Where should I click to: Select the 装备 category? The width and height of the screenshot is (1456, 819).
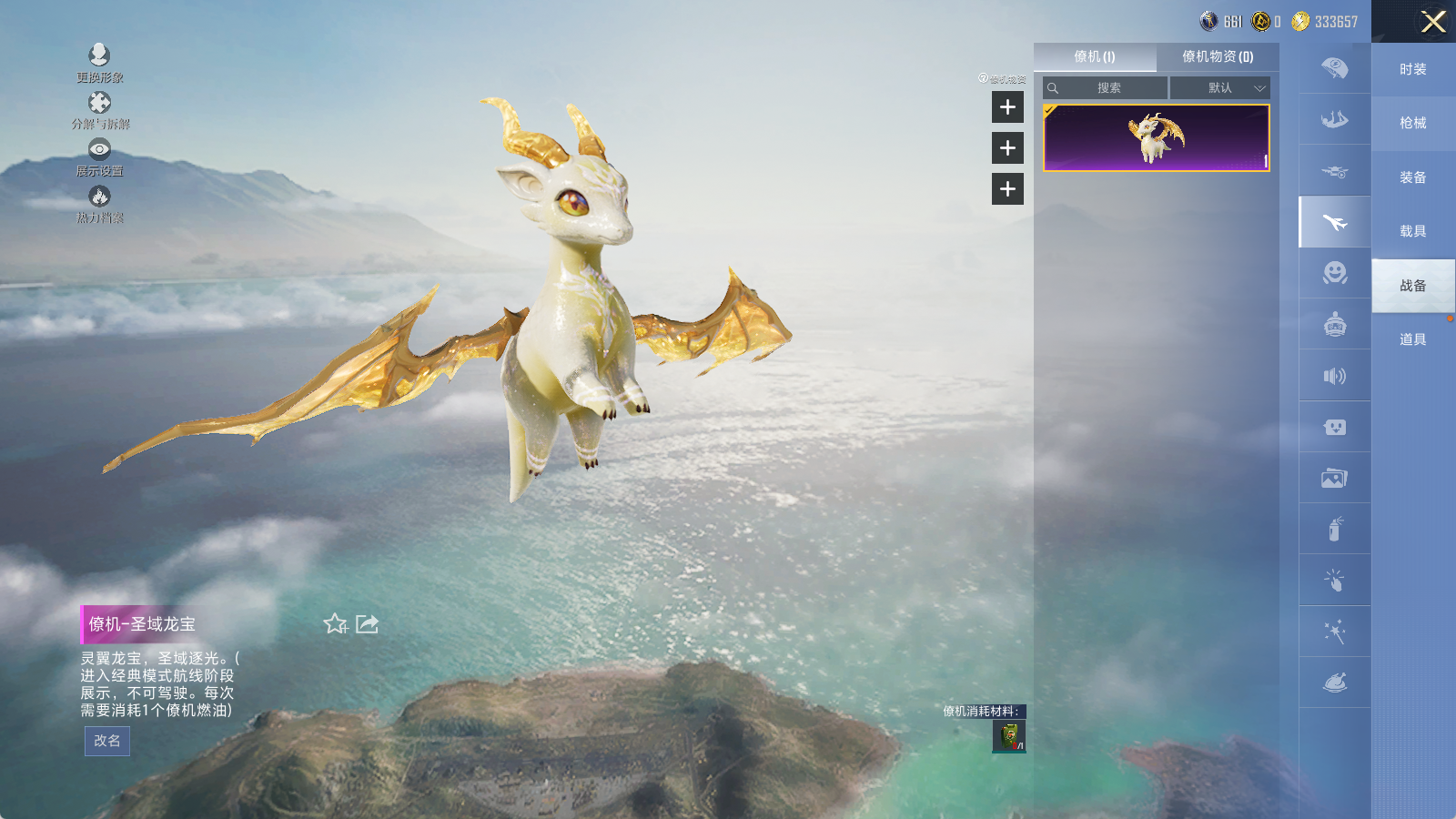(1412, 177)
